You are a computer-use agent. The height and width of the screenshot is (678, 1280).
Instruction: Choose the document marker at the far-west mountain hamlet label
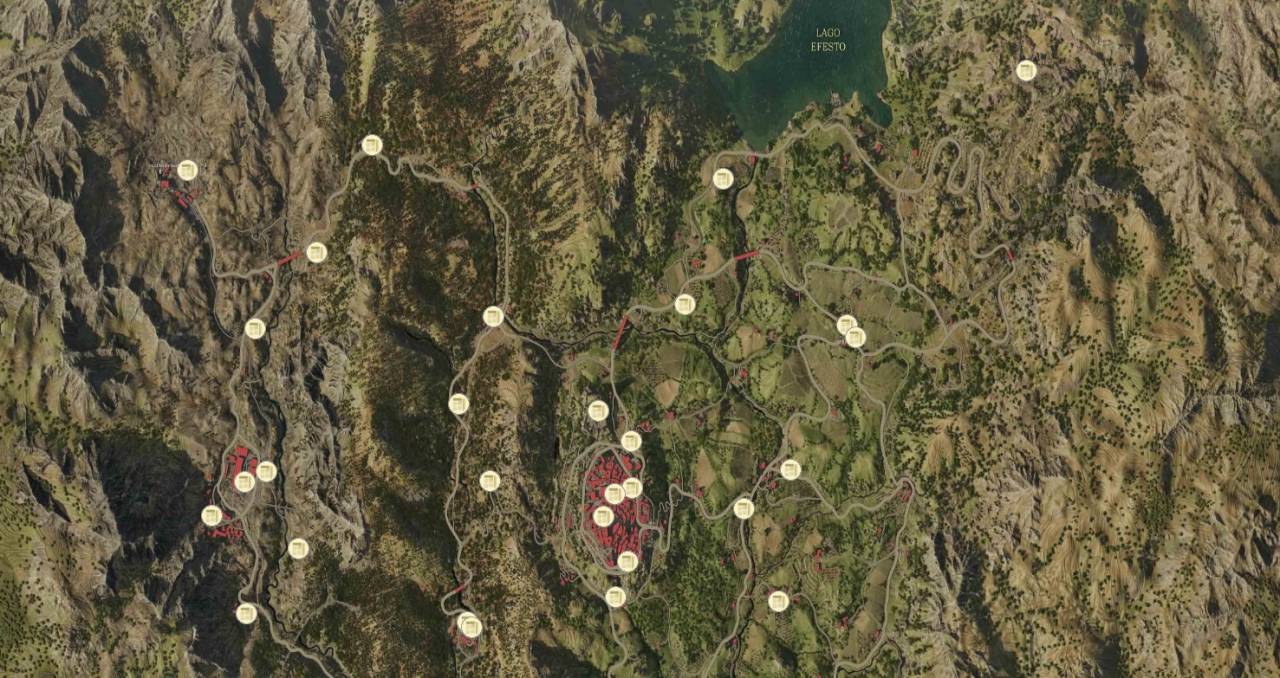187,170
